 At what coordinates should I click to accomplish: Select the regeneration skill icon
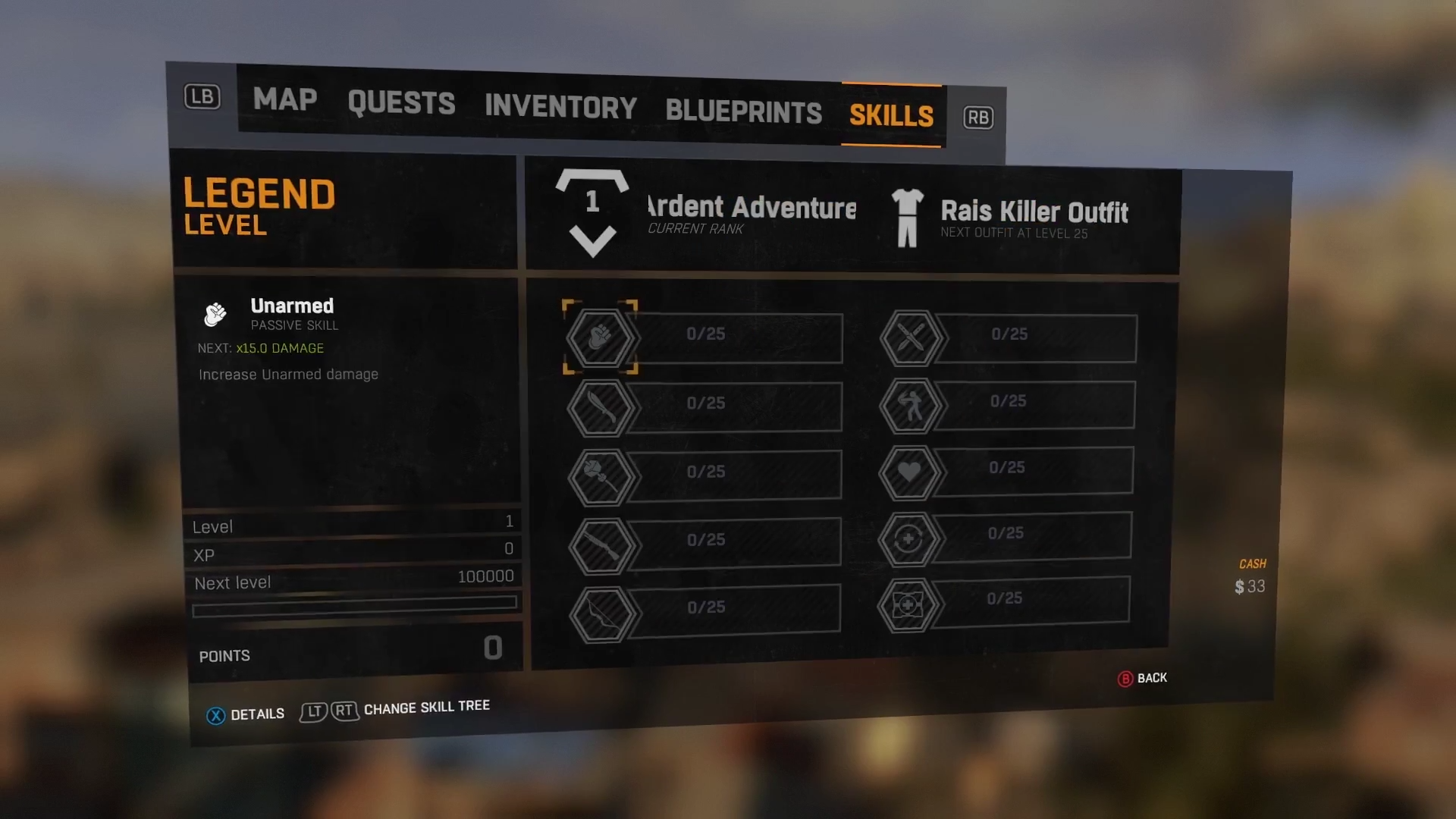pyautogui.click(x=912, y=535)
